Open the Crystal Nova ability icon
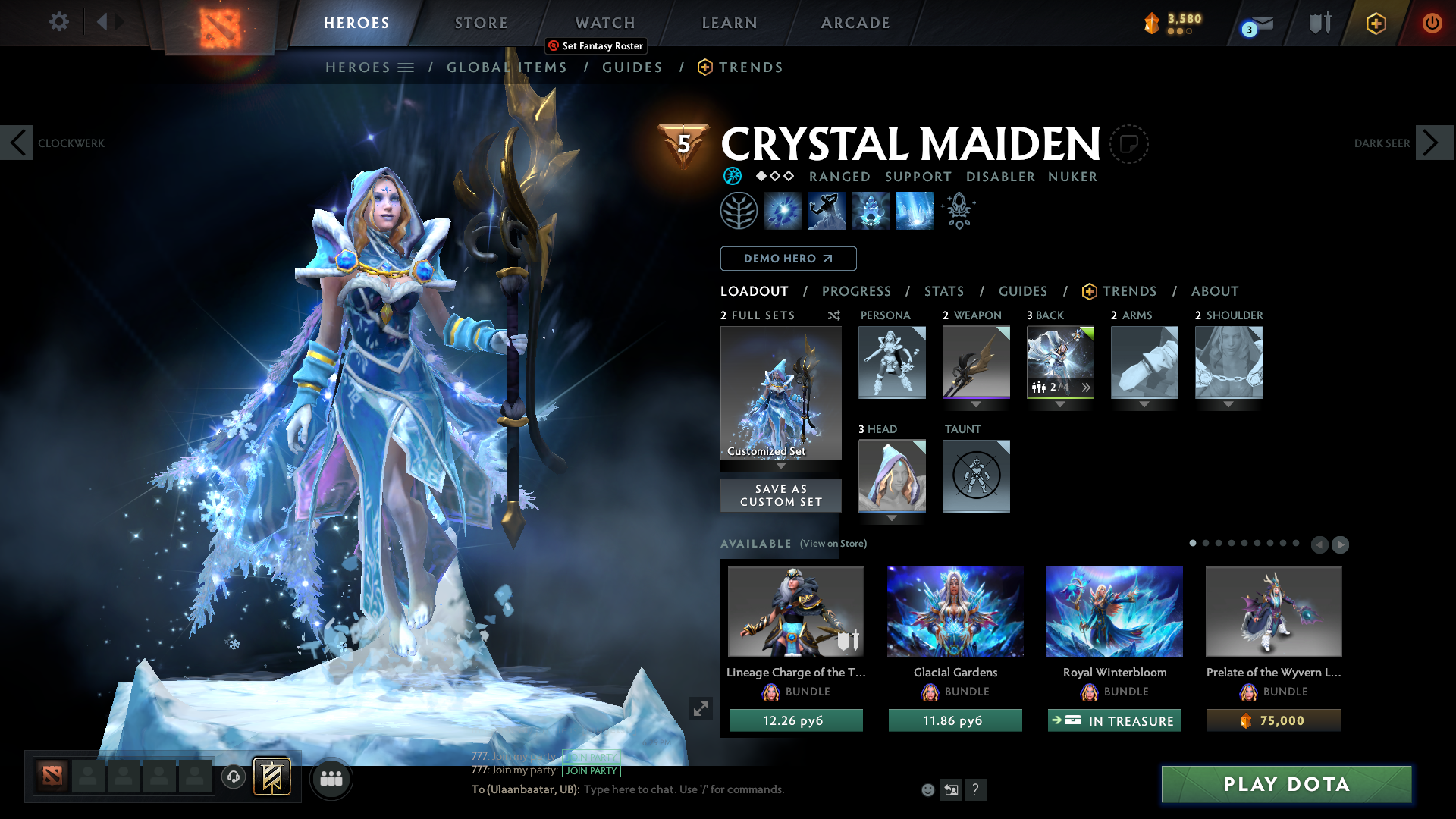This screenshot has height=819, width=1456. 784,210
